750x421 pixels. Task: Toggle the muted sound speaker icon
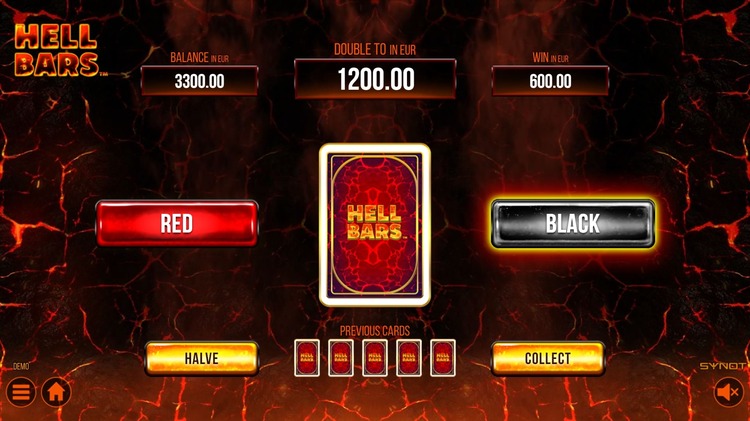point(727,392)
